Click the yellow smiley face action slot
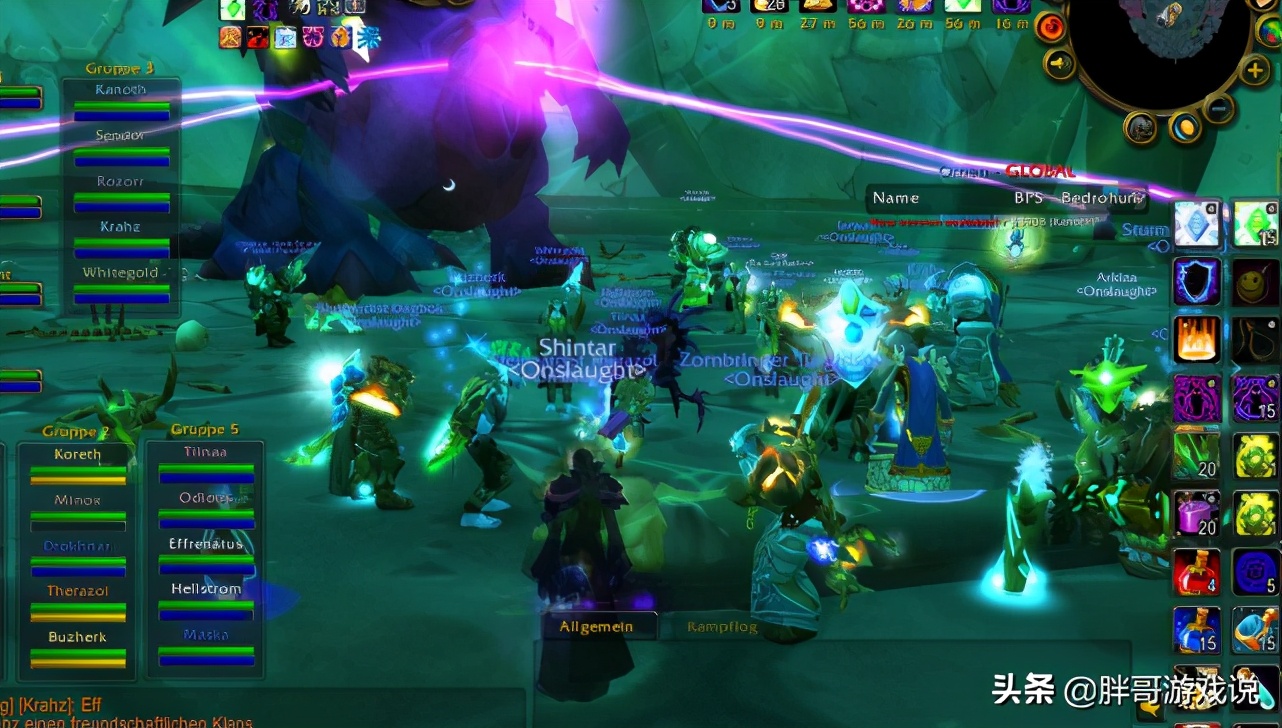 pyautogui.click(x=1255, y=281)
